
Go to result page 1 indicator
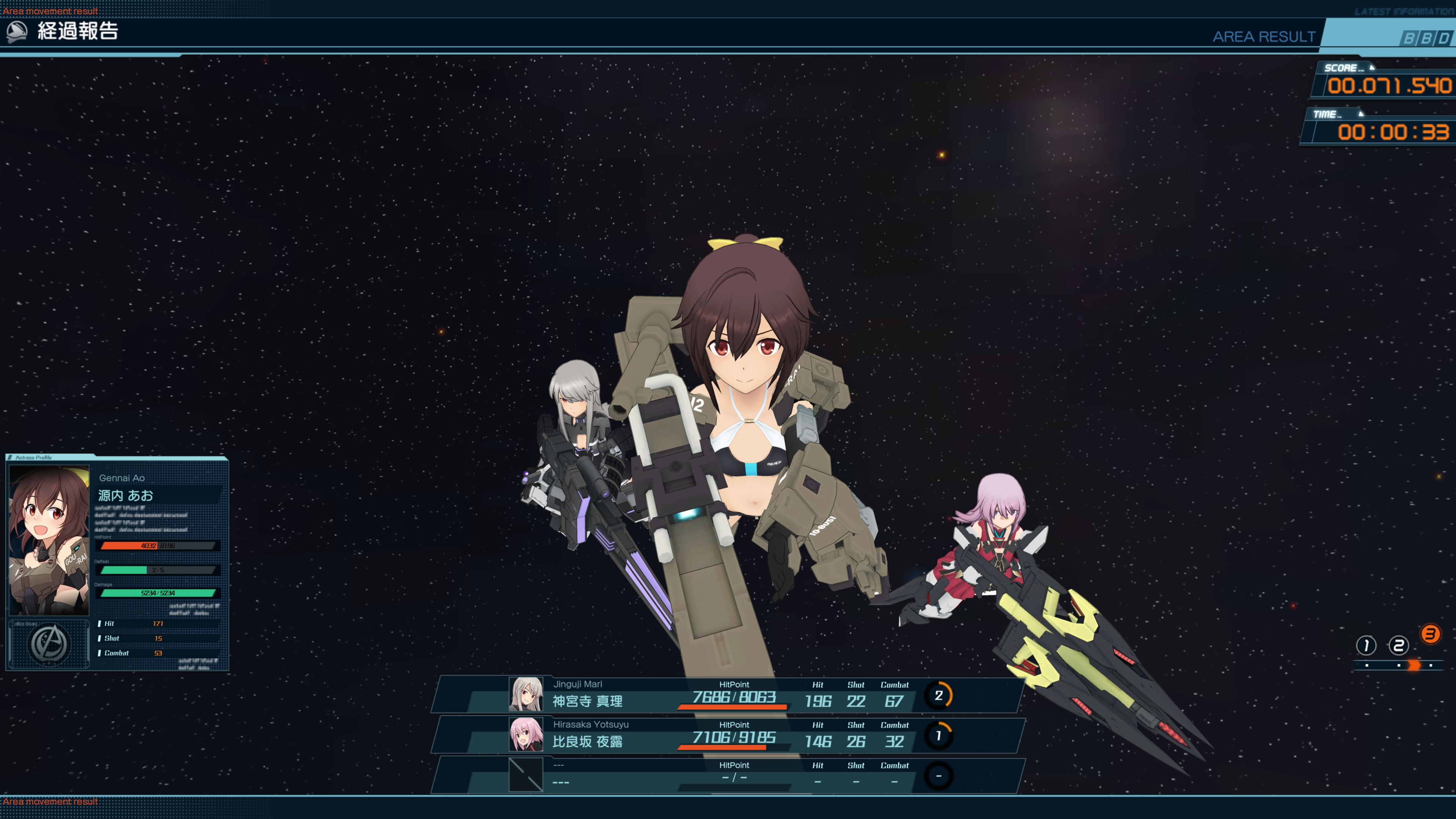[x=1365, y=645]
